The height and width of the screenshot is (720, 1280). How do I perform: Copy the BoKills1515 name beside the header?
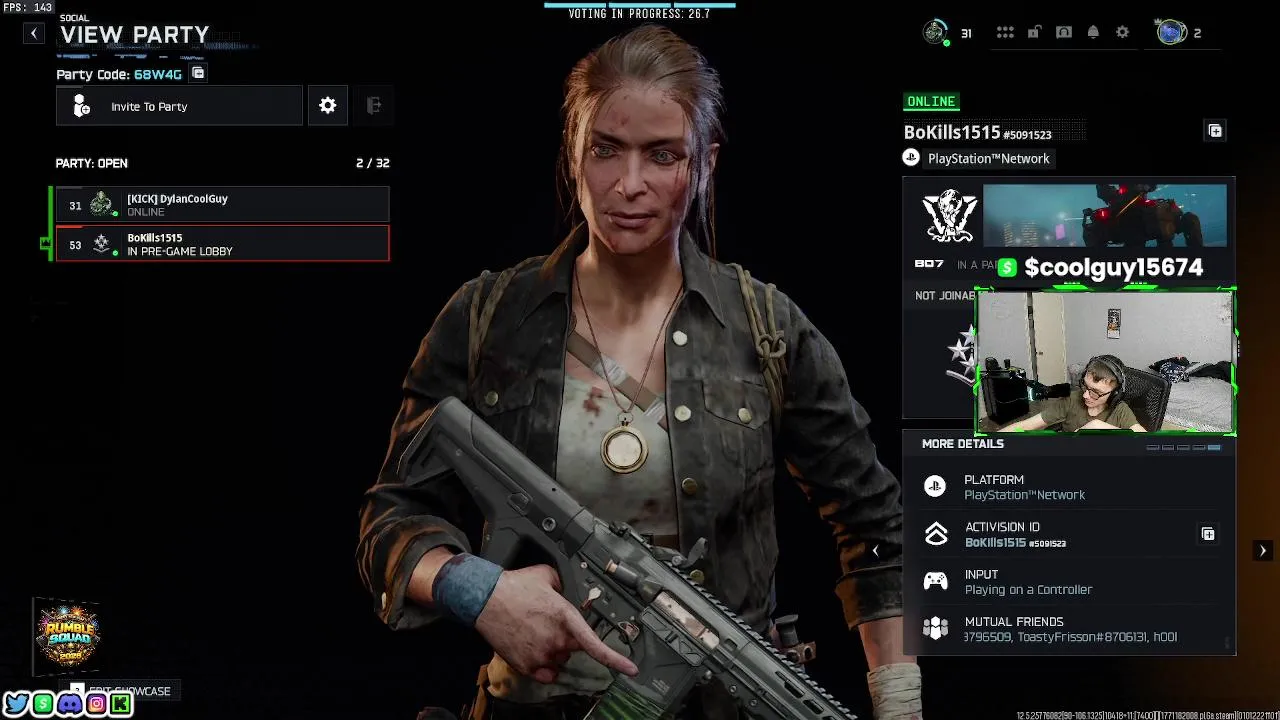pos(1215,131)
